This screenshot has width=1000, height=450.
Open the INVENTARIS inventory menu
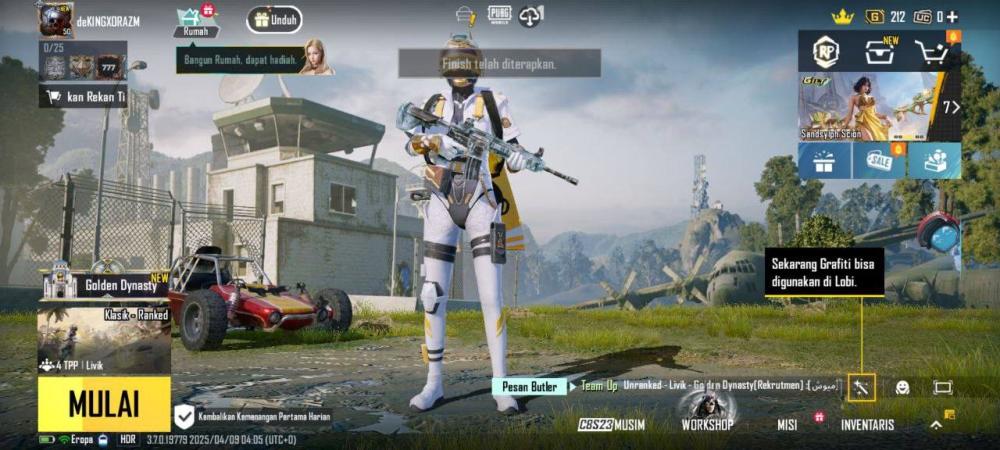(867, 424)
